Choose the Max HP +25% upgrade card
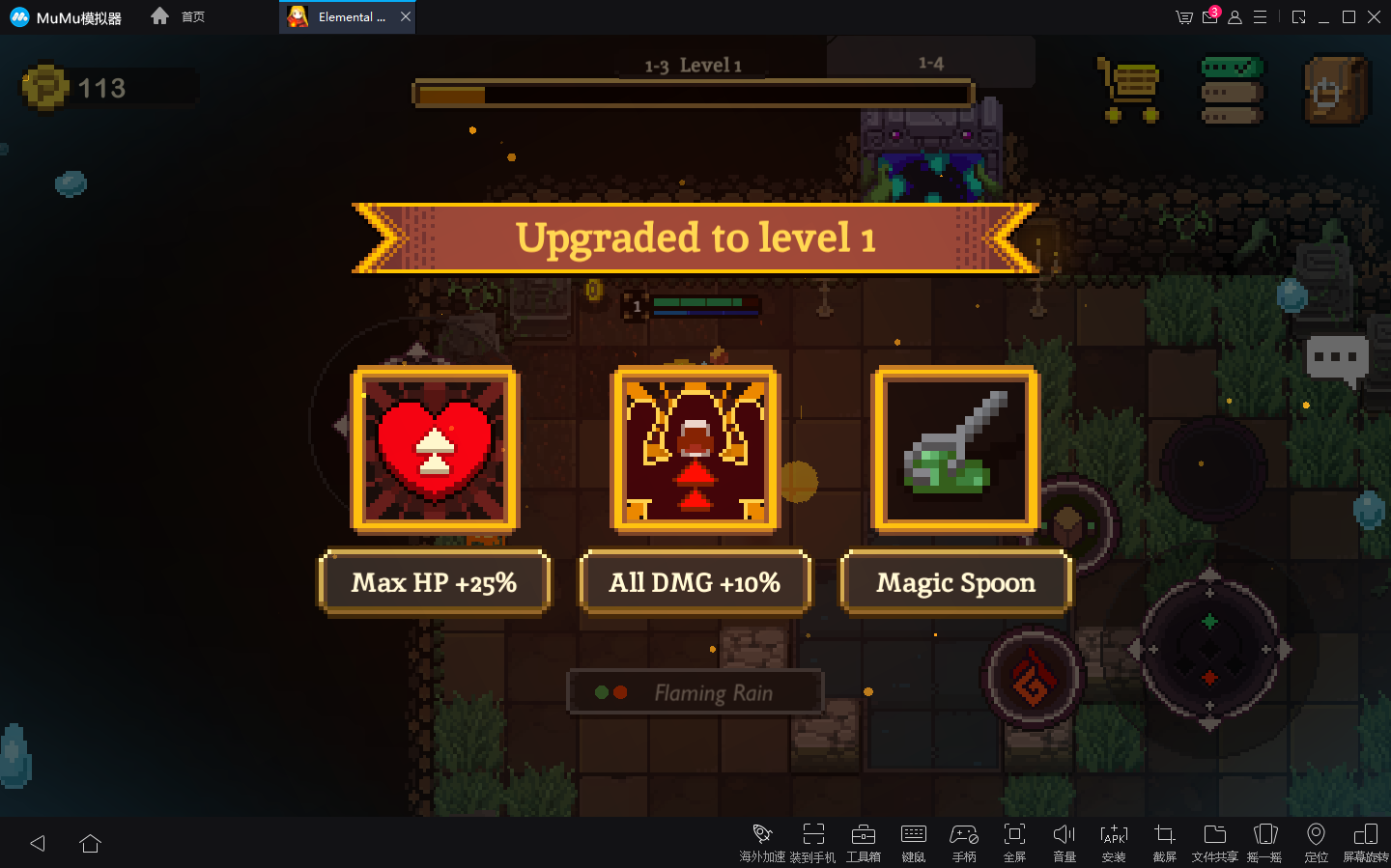Image resolution: width=1391 pixels, height=868 pixels. tap(435, 449)
